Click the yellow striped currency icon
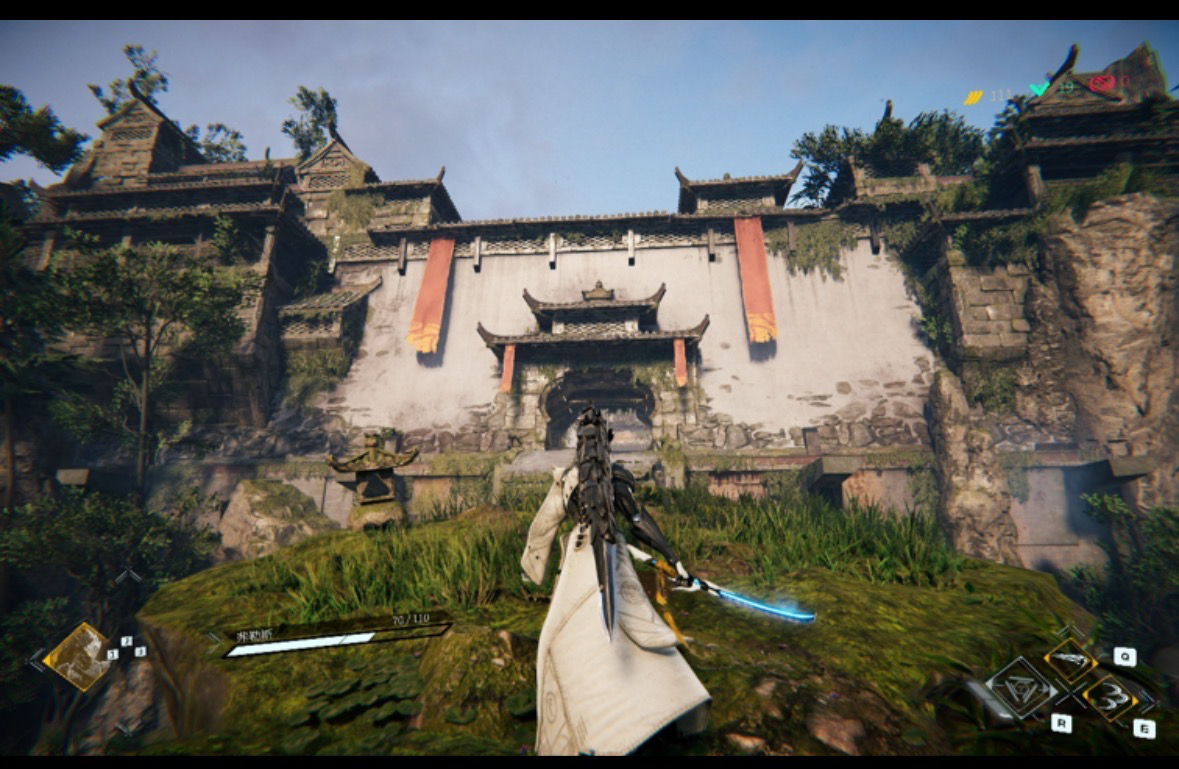The width and height of the screenshot is (1179, 769). pos(973,97)
